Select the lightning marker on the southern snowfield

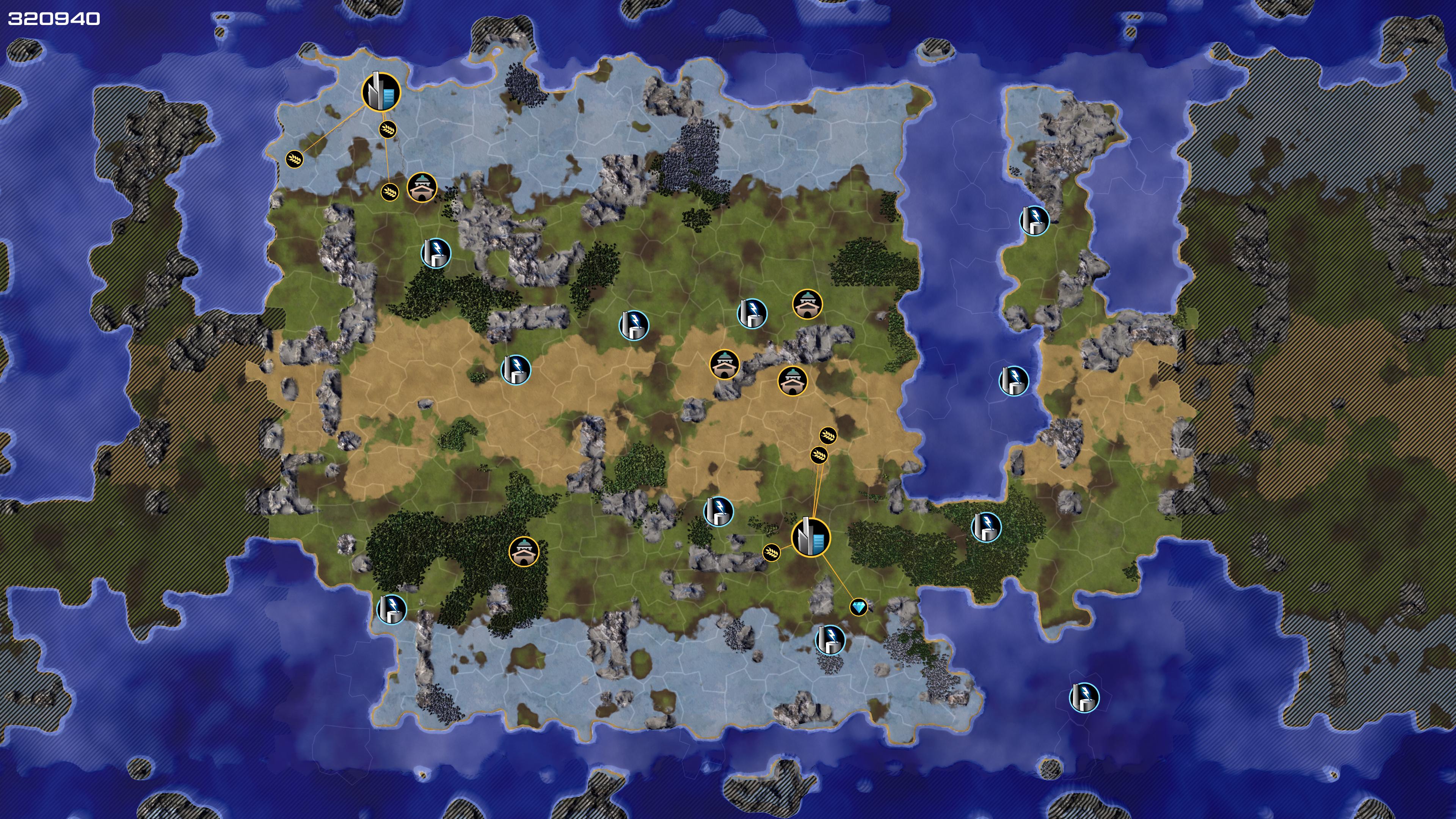[x=830, y=640]
